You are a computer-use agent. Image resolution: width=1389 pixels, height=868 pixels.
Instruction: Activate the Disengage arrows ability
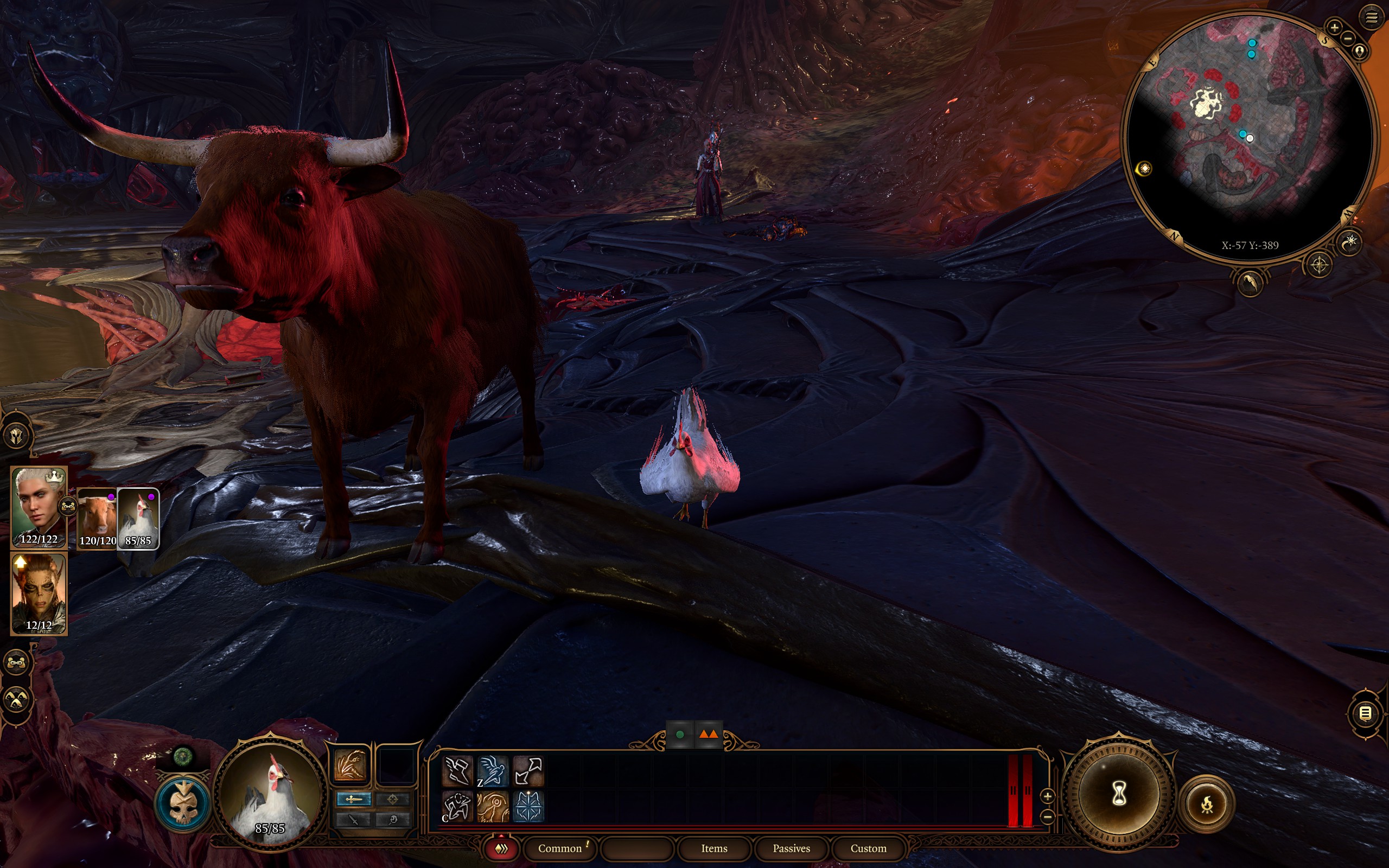(527, 770)
